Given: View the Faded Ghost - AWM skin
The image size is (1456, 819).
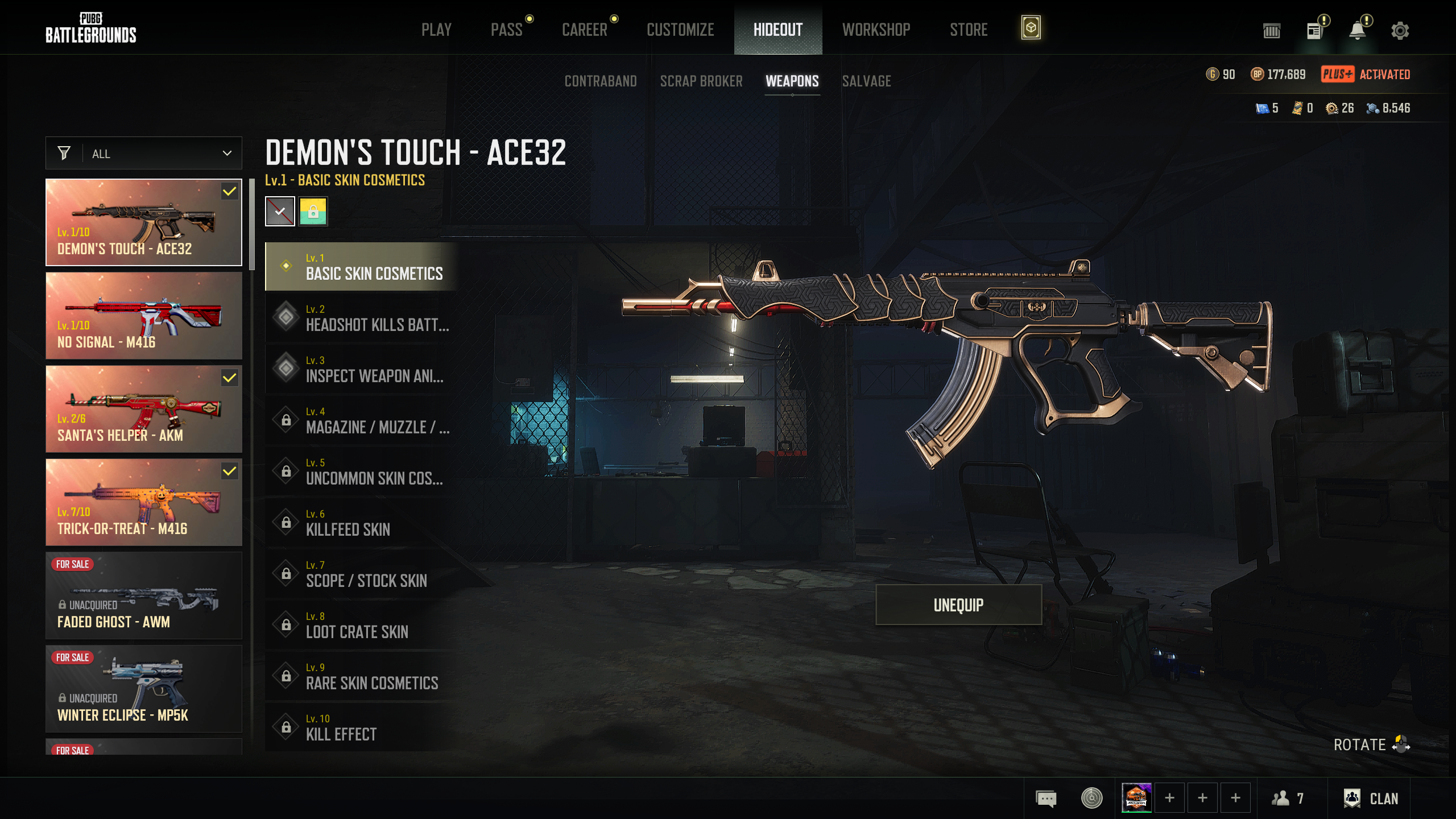Looking at the screenshot, I should pyautogui.click(x=144, y=595).
